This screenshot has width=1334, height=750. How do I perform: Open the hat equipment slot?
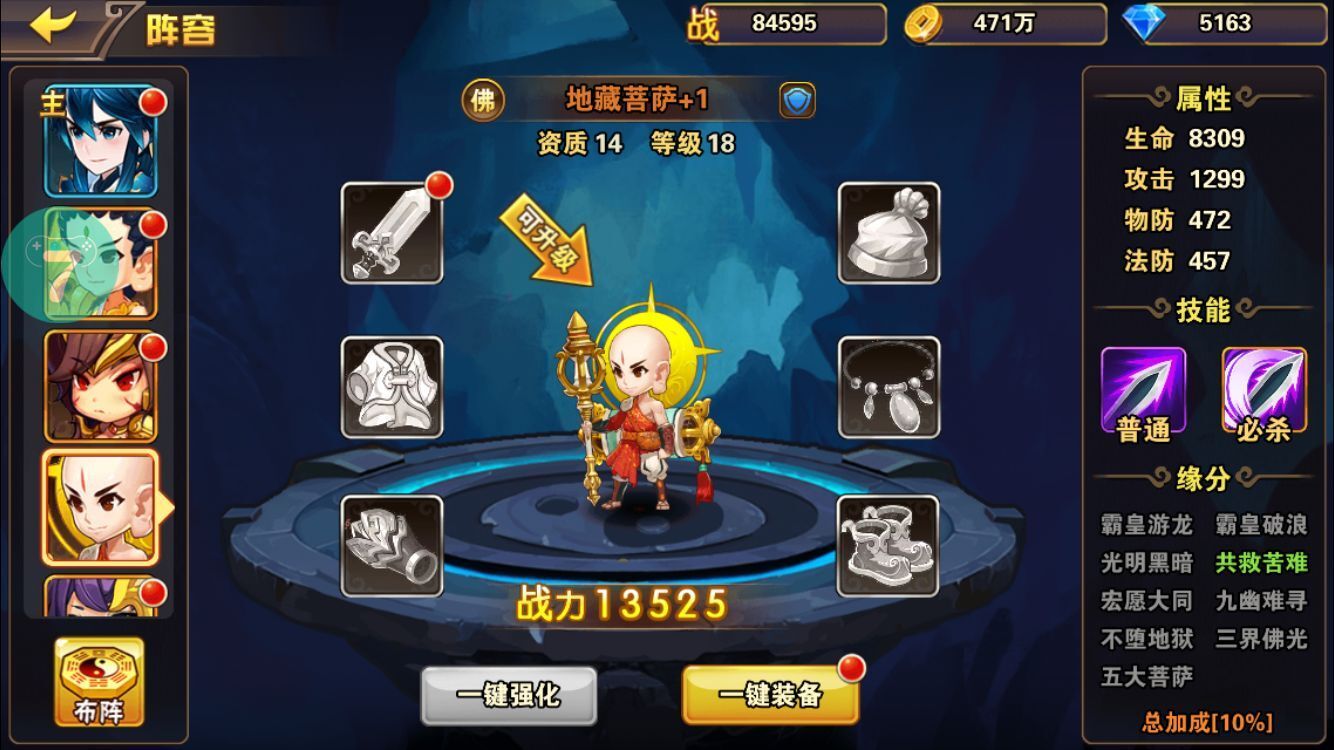tap(888, 233)
